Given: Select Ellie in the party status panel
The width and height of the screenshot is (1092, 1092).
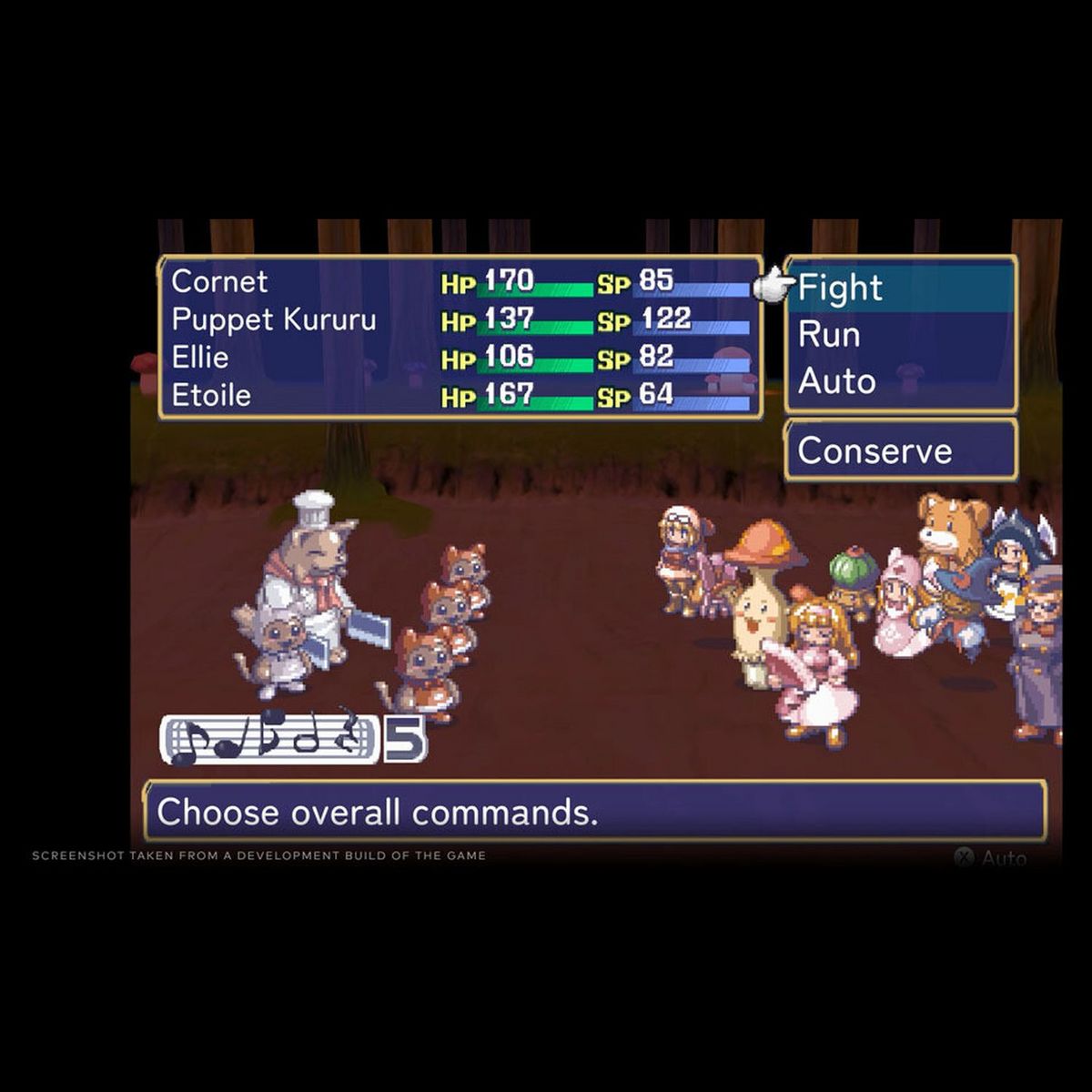Looking at the screenshot, I should click(x=200, y=358).
